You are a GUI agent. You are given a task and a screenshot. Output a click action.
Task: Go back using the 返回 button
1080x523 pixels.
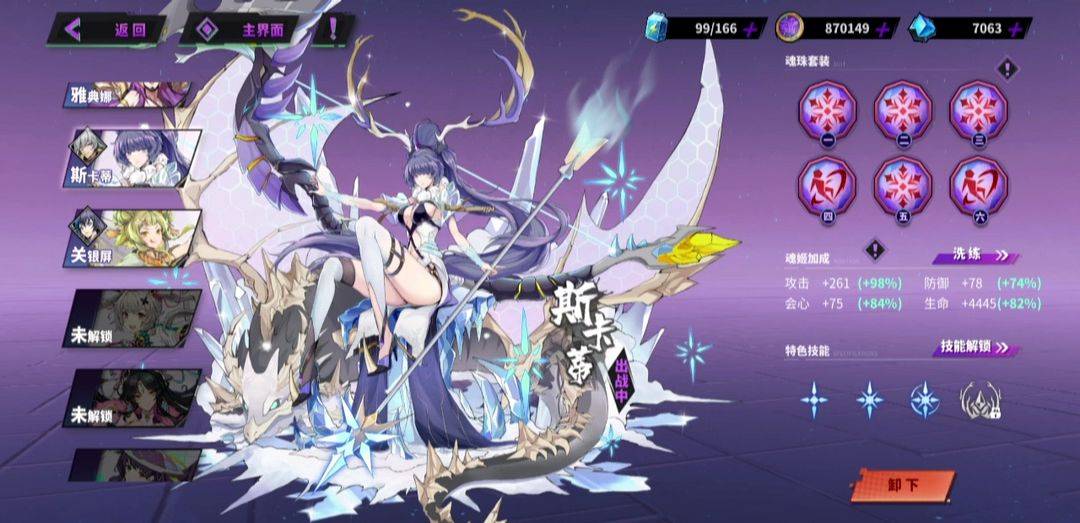click(108, 29)
